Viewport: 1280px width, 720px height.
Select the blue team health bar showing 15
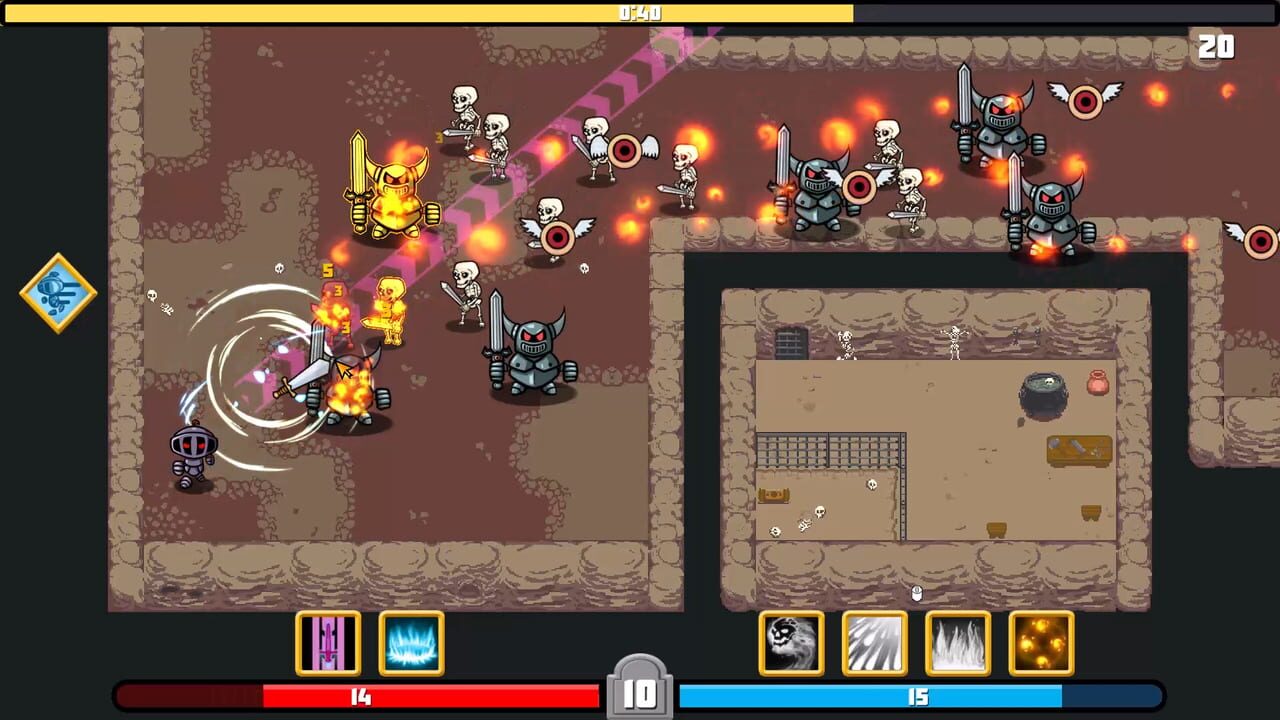pyautogui.click(x=918, y=697)
